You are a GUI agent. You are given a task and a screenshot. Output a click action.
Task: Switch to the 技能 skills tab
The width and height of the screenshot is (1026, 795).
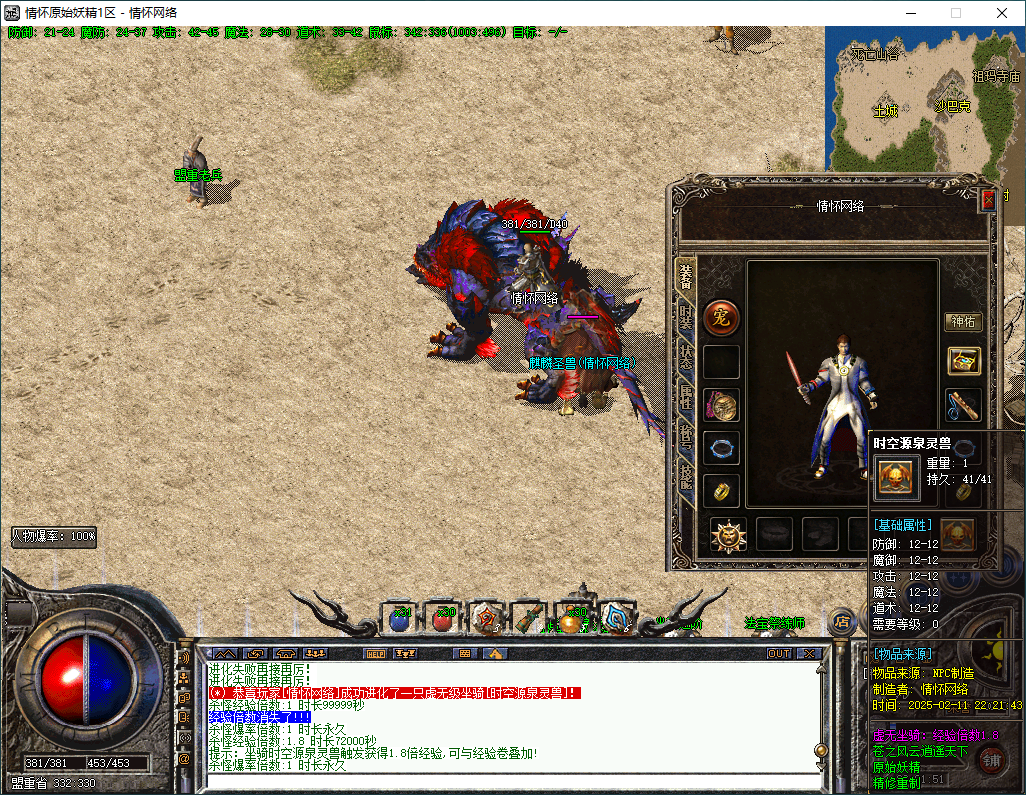(686, 476)
